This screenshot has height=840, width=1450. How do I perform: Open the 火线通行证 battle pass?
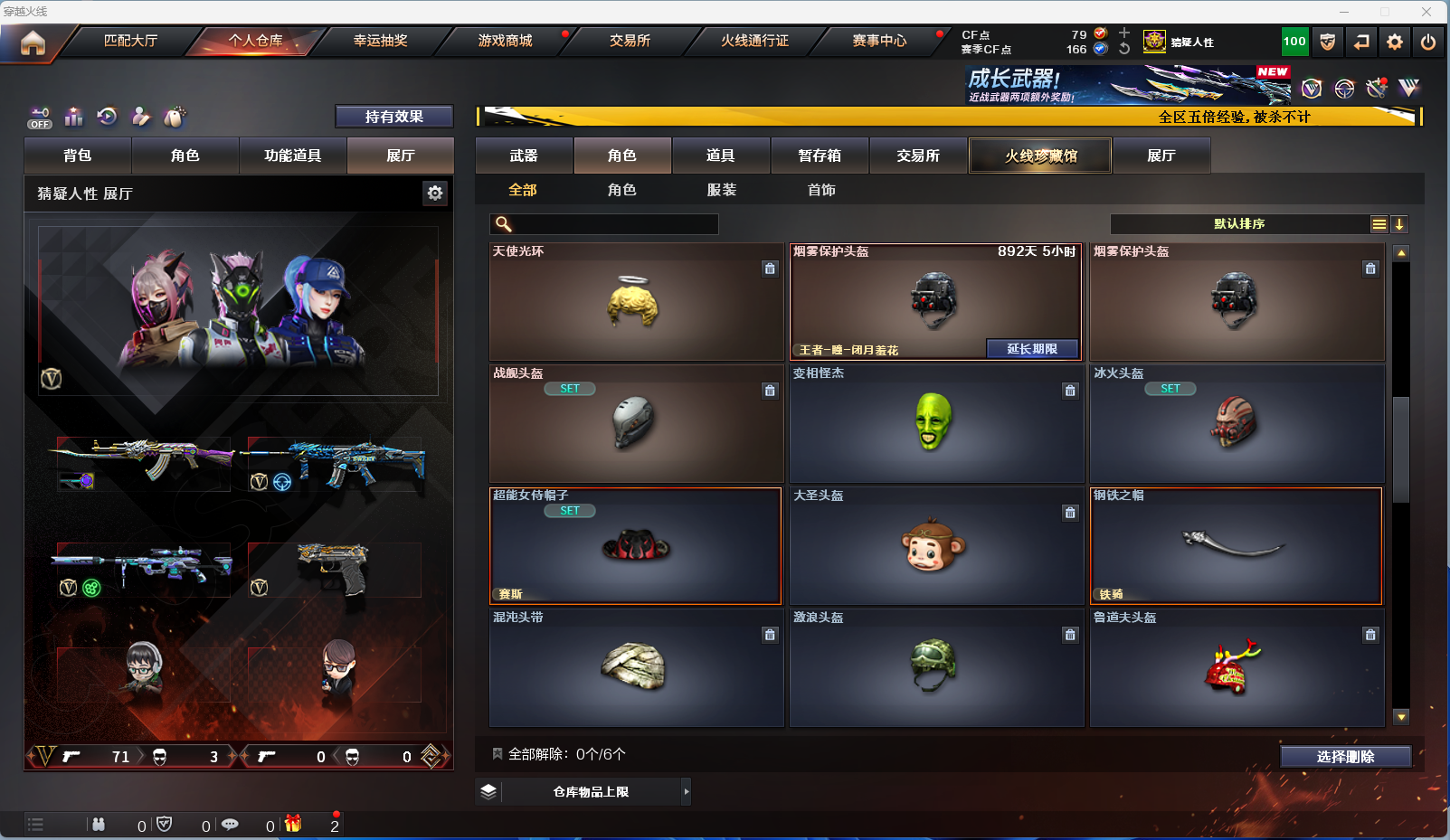(x=754, y=41)
